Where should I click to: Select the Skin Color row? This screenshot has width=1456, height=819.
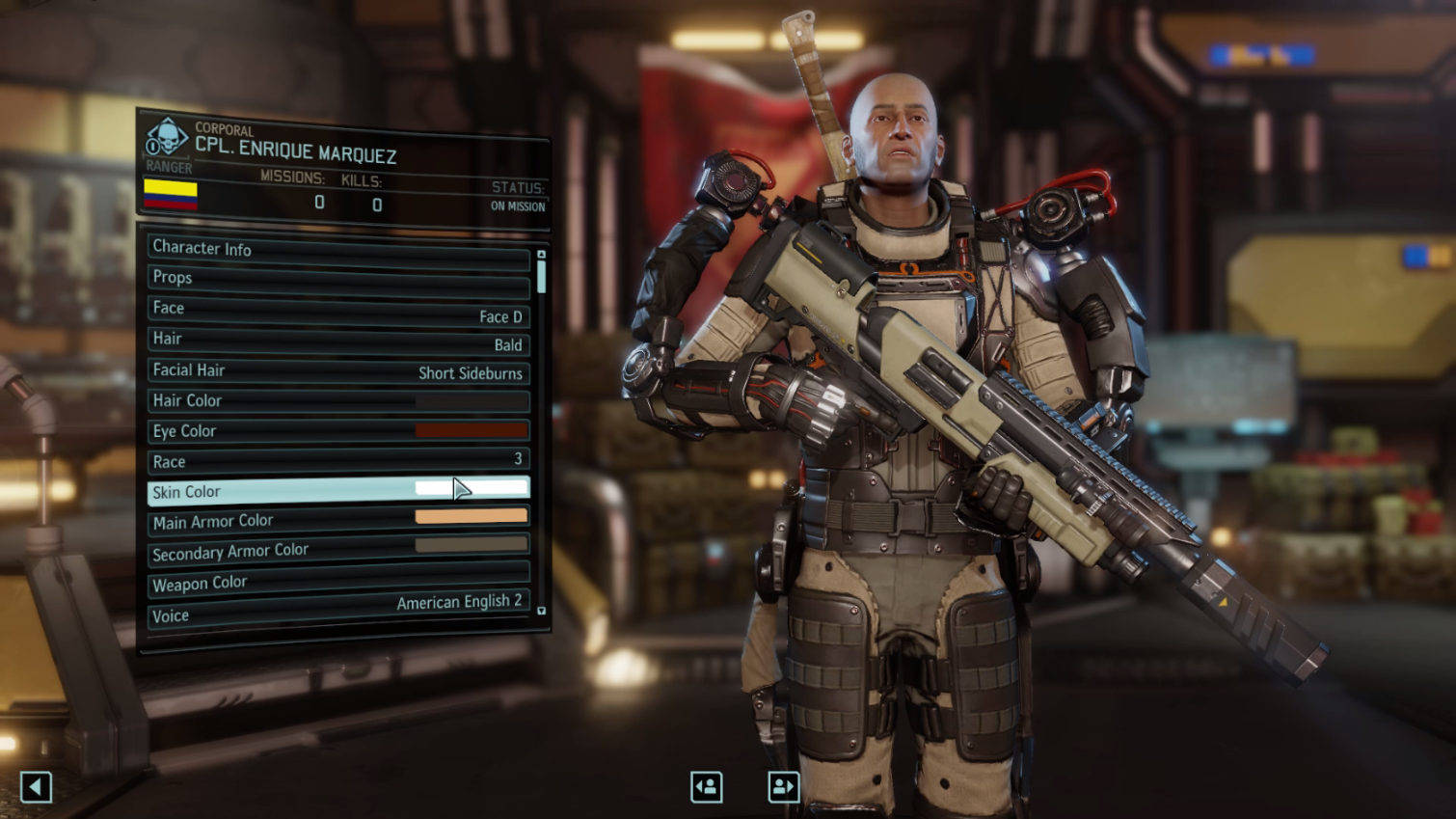(x=337, y=491)
